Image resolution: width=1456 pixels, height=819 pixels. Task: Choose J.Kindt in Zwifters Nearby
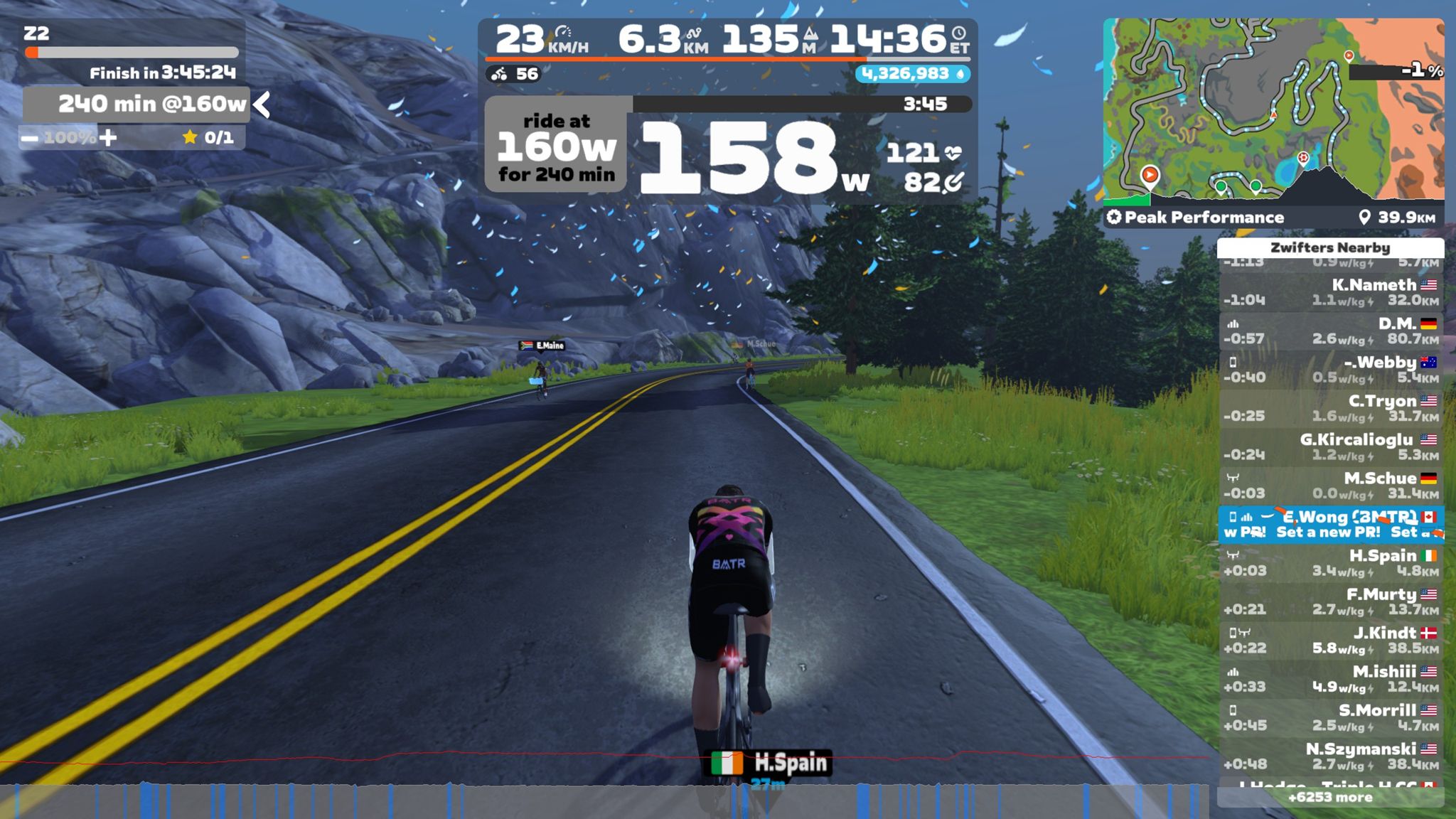(1331, 641)
